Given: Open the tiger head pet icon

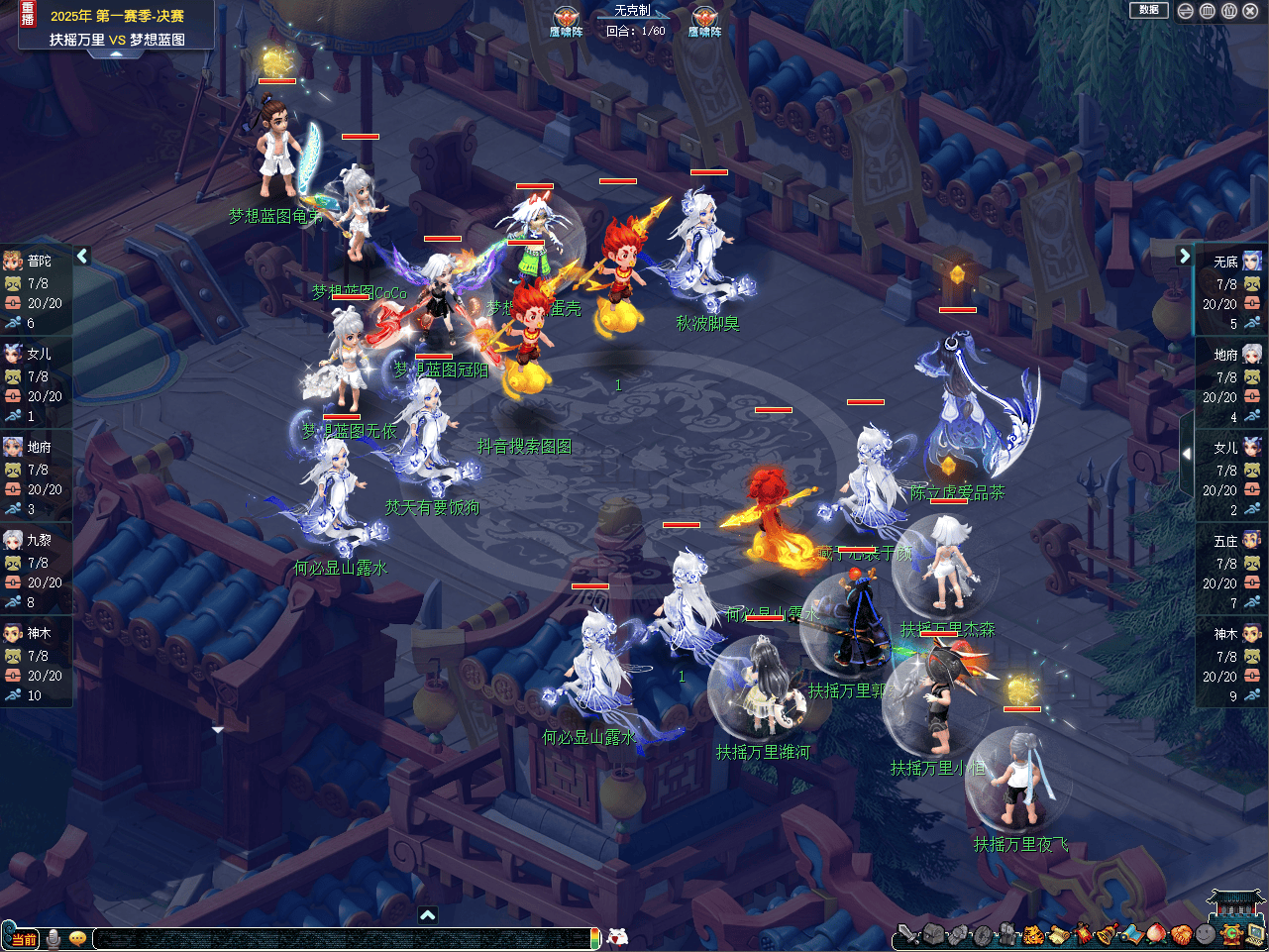Looking at the screenshot, I should tap(1032, 934).
